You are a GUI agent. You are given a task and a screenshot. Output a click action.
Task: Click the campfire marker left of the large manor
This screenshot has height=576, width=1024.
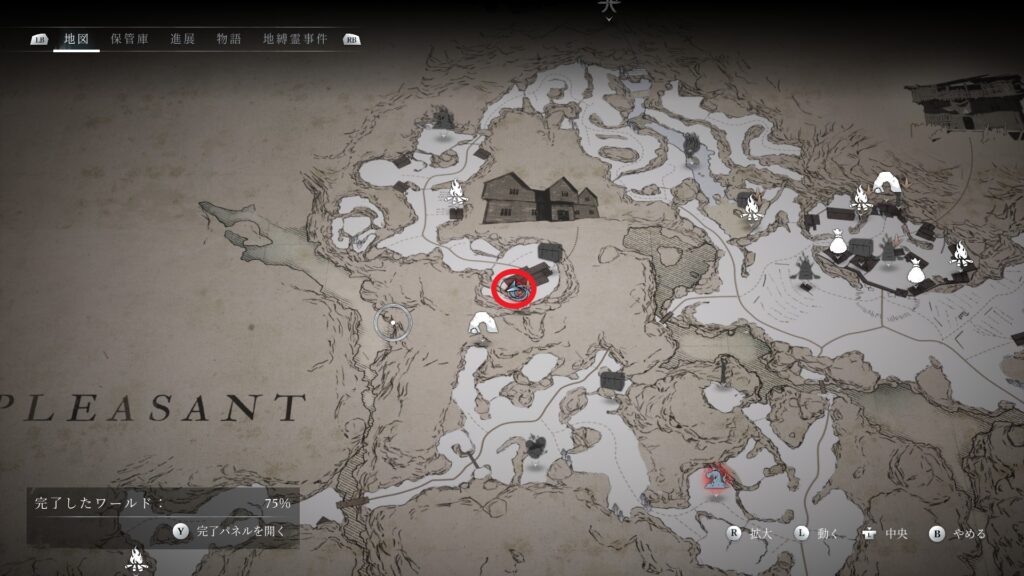pos(456,191)
